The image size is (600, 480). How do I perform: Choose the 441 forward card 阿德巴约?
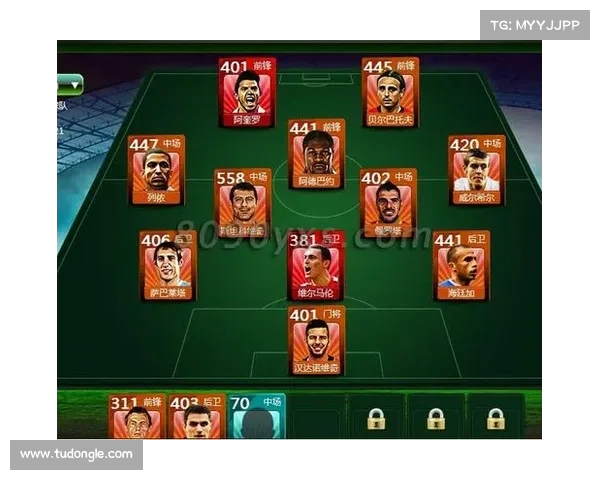point(316,154)
